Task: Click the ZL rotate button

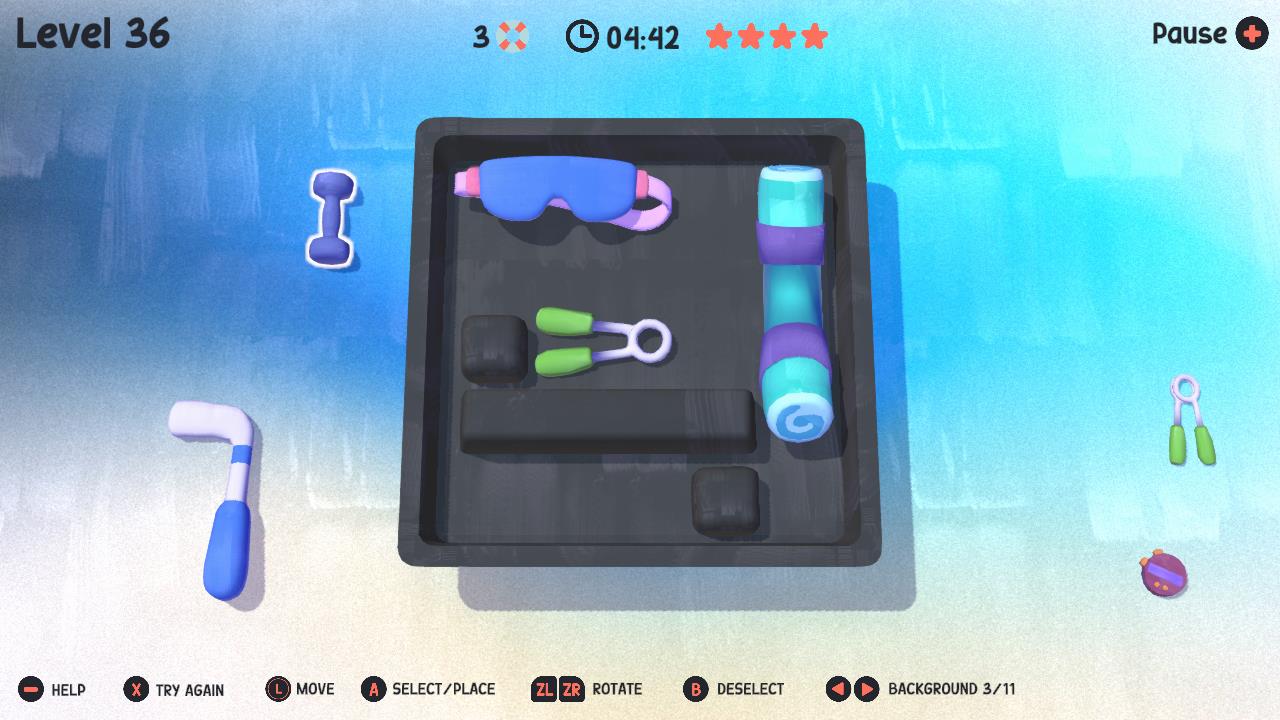Action: tap(545, 689)
